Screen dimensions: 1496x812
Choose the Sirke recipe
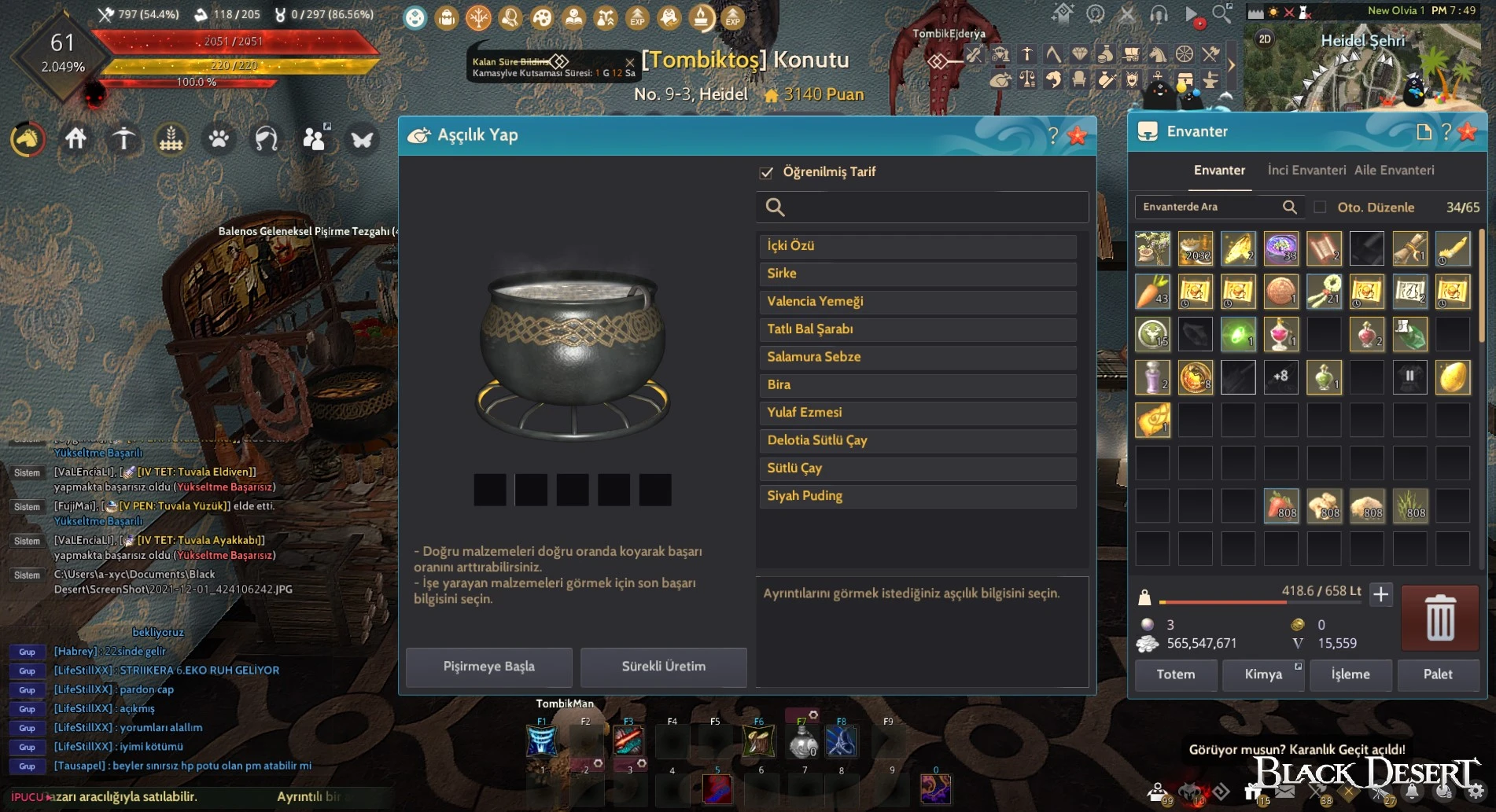pyautogui.click(x=917, y=274)
